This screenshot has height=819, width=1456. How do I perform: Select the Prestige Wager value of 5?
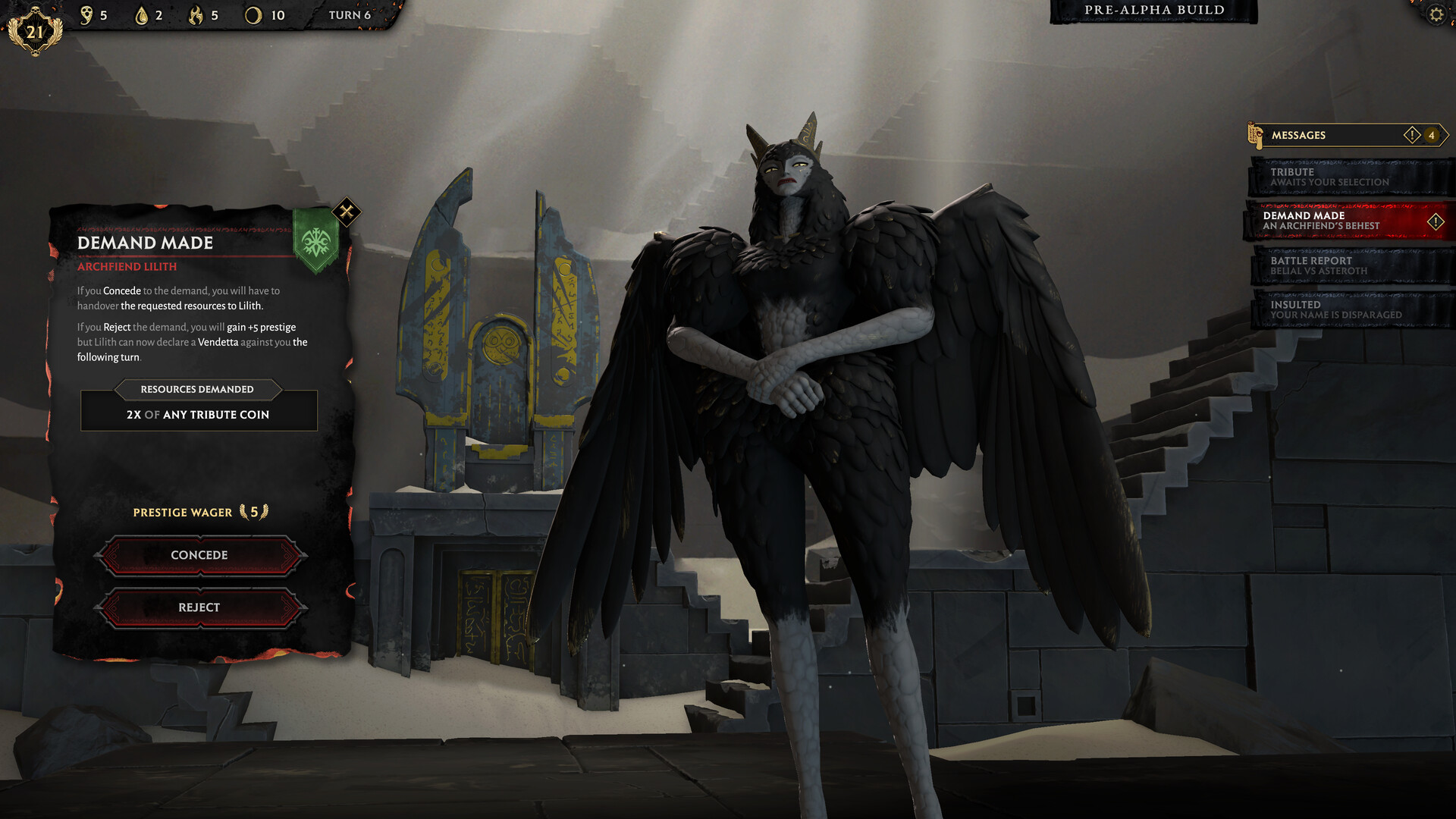point(253,512)
